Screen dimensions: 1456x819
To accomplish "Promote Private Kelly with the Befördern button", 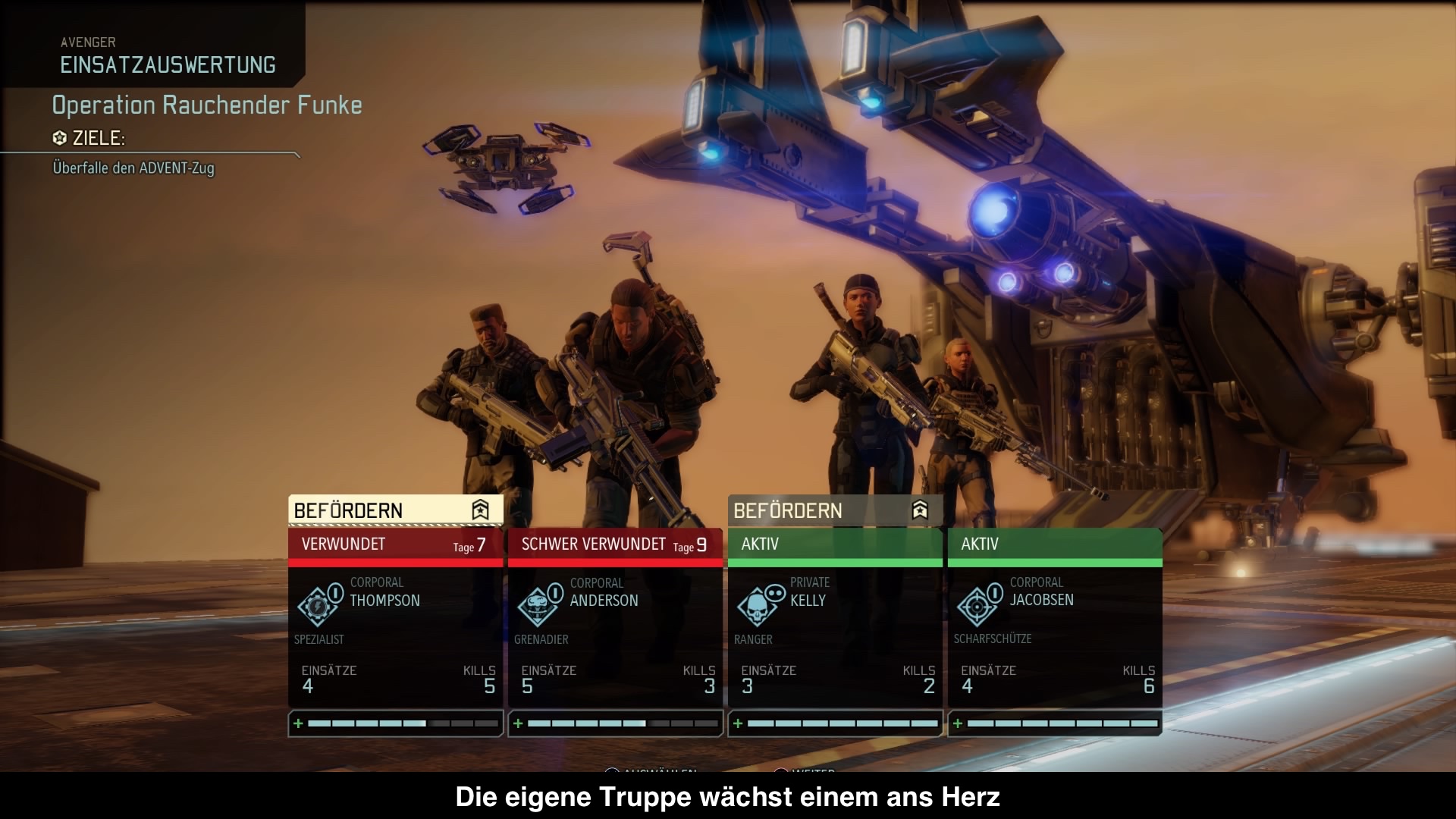I will pyautogui.click(x=834, y=510).
